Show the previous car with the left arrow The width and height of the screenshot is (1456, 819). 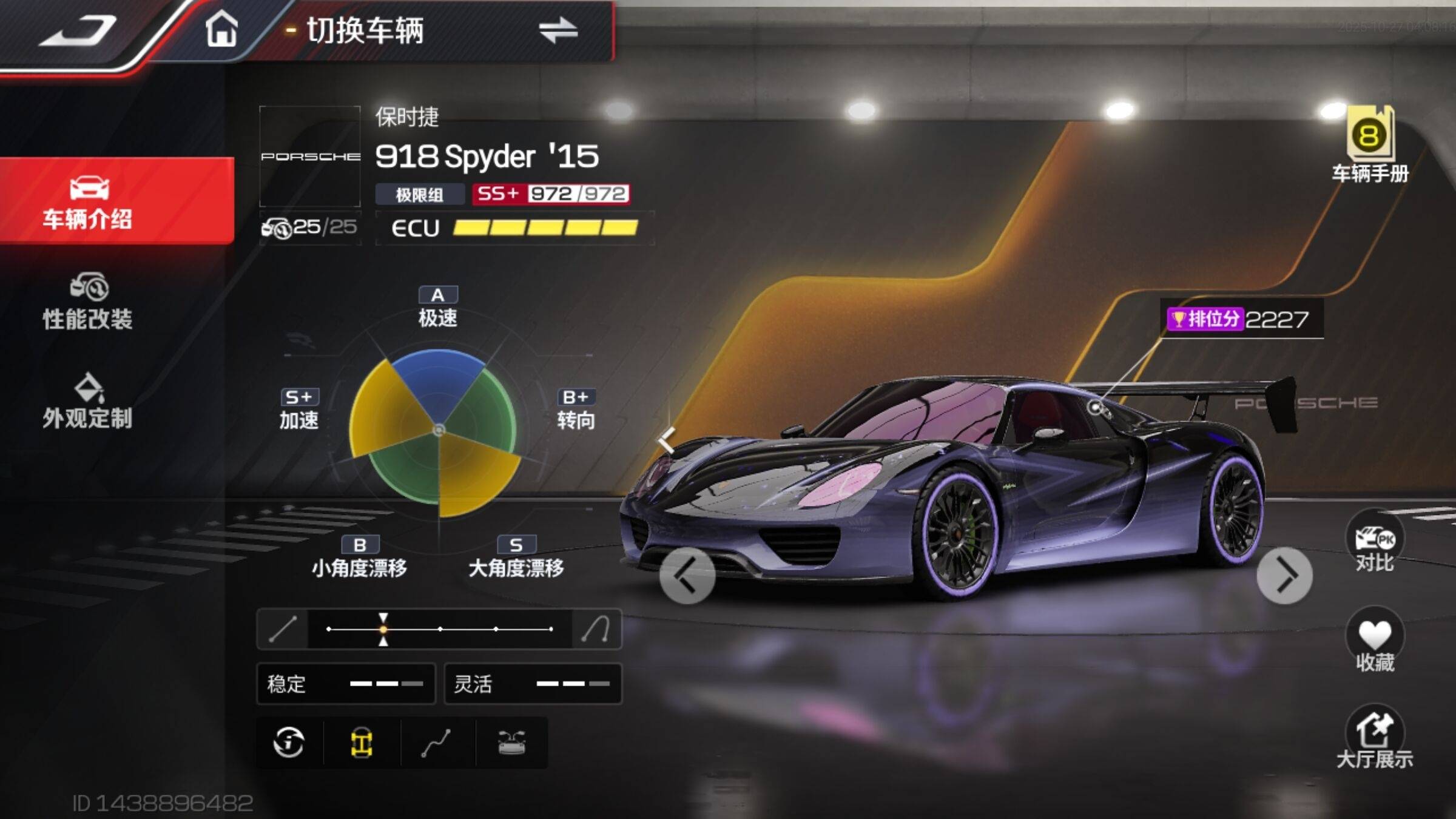(687, 576)
